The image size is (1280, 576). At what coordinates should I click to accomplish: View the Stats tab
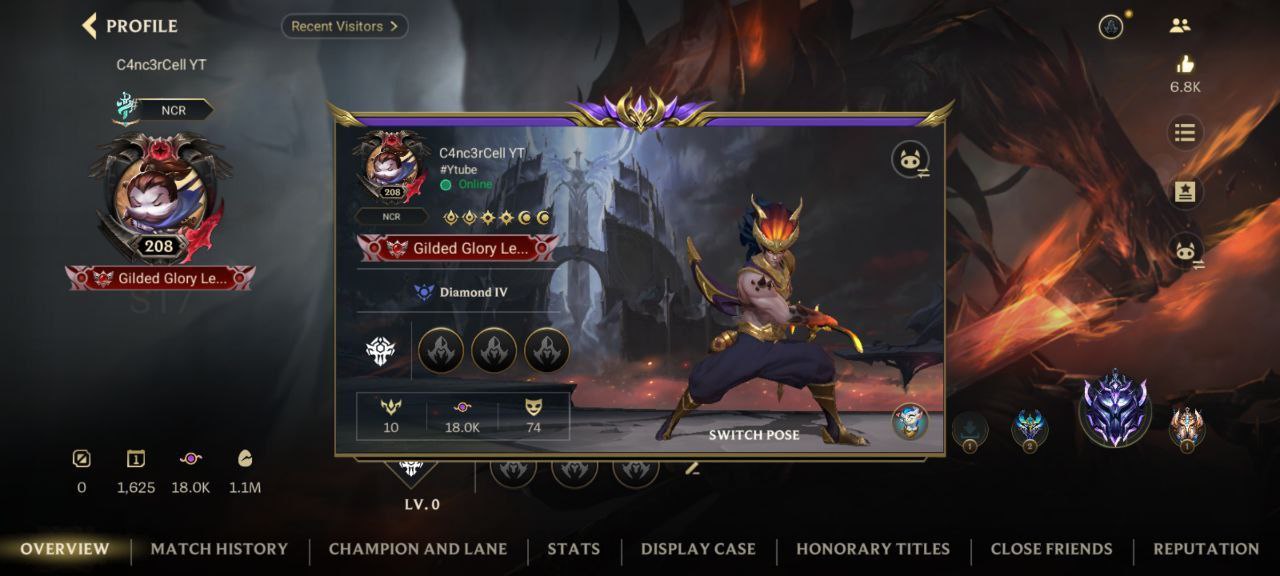574,549
